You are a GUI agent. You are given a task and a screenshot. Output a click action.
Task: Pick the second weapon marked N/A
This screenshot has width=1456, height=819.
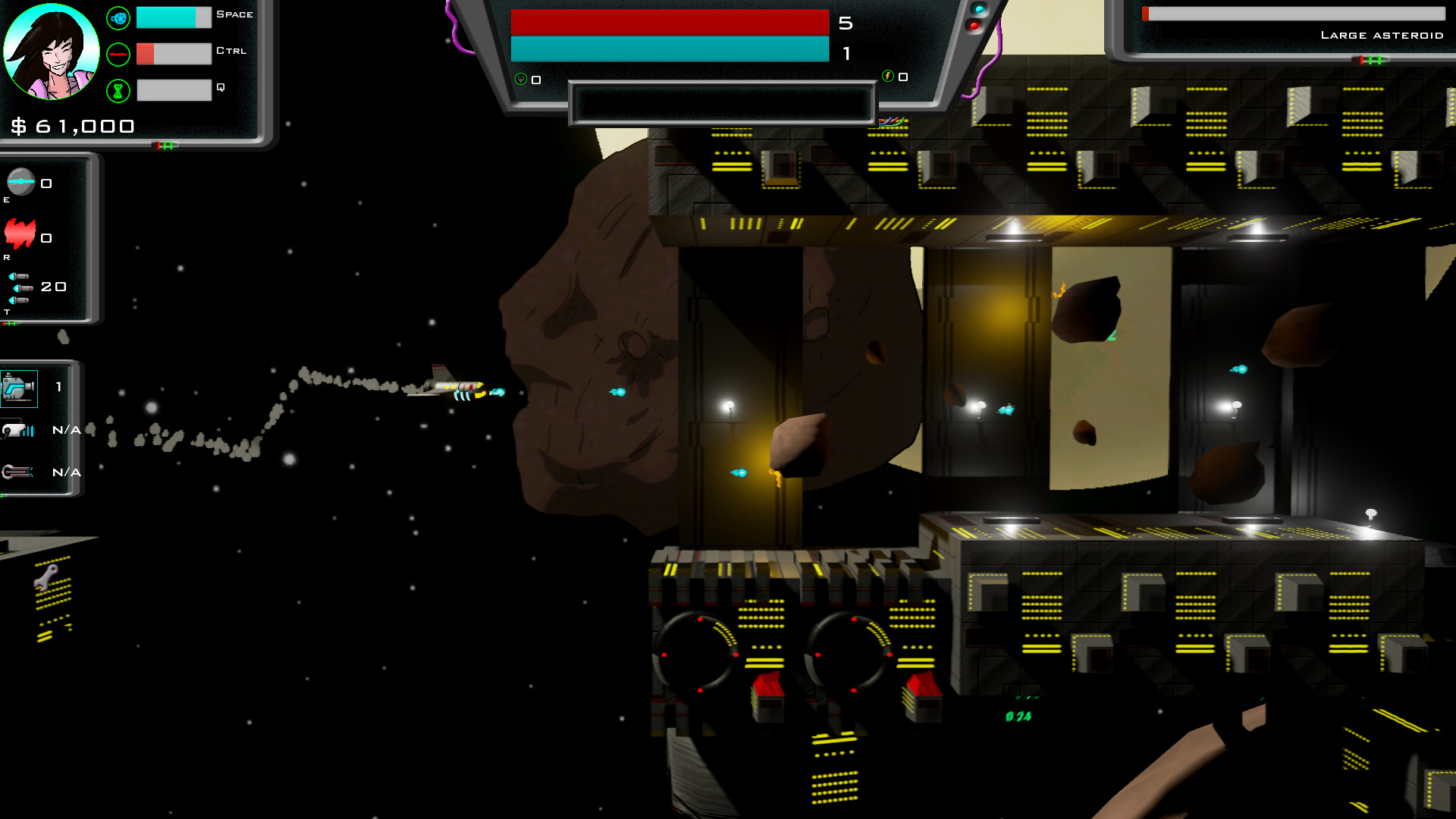pyautogui.click(x=18, y=431)
